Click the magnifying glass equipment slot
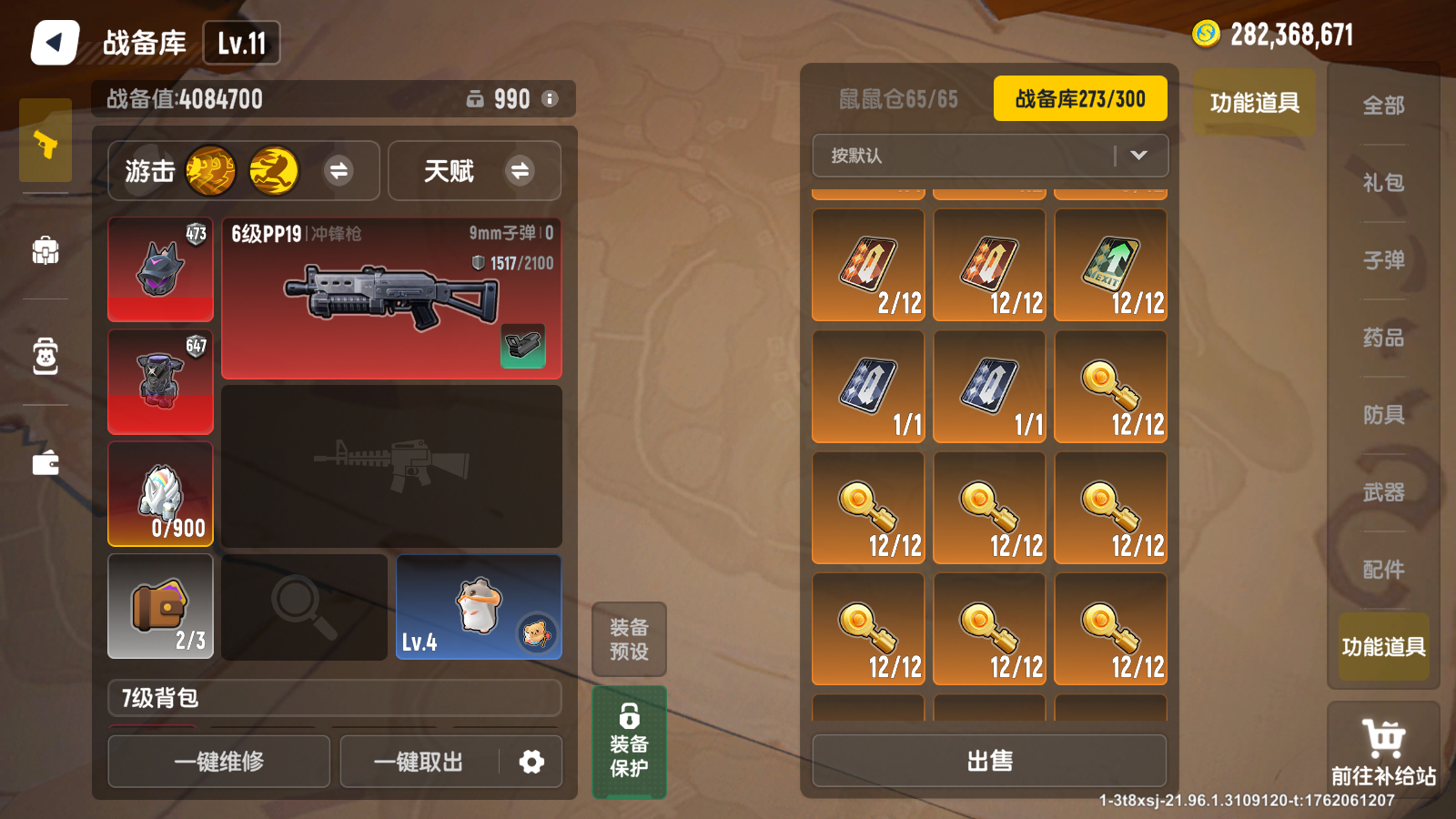 [x=303, y=606]
